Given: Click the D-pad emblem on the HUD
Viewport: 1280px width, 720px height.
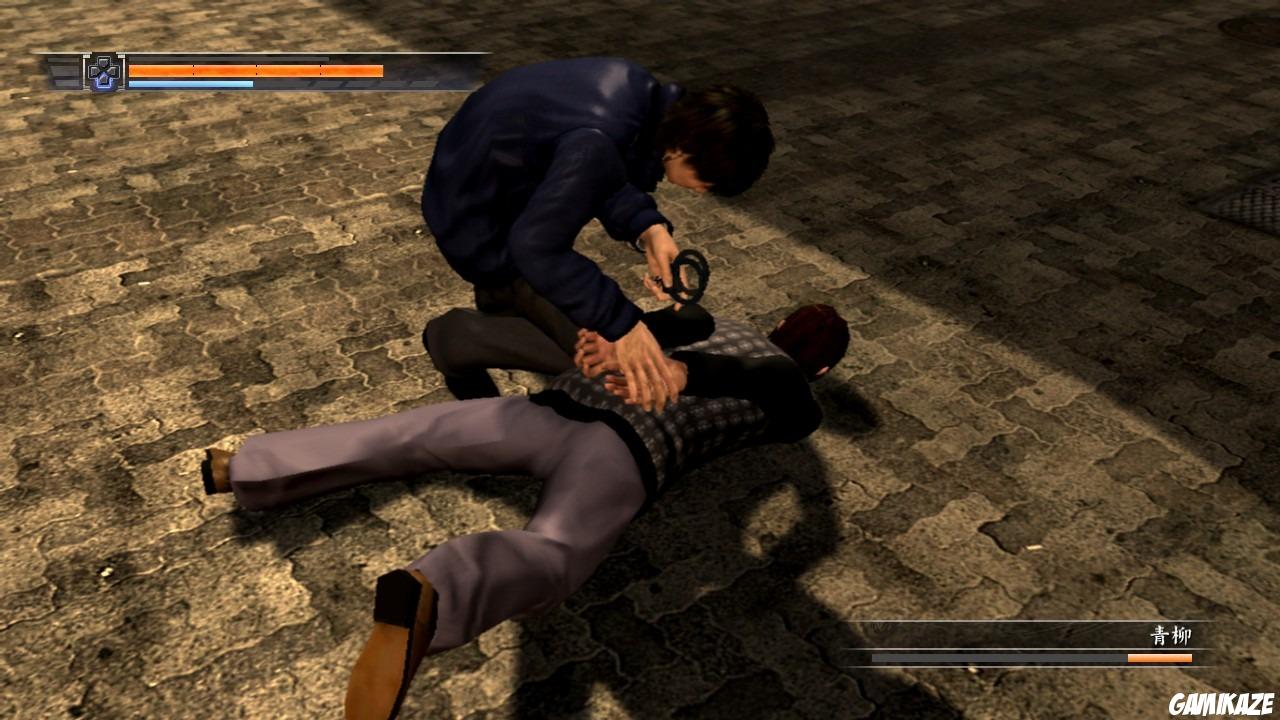Looking at the screenshot, I should pyautogui.click(x=103, y=72).
